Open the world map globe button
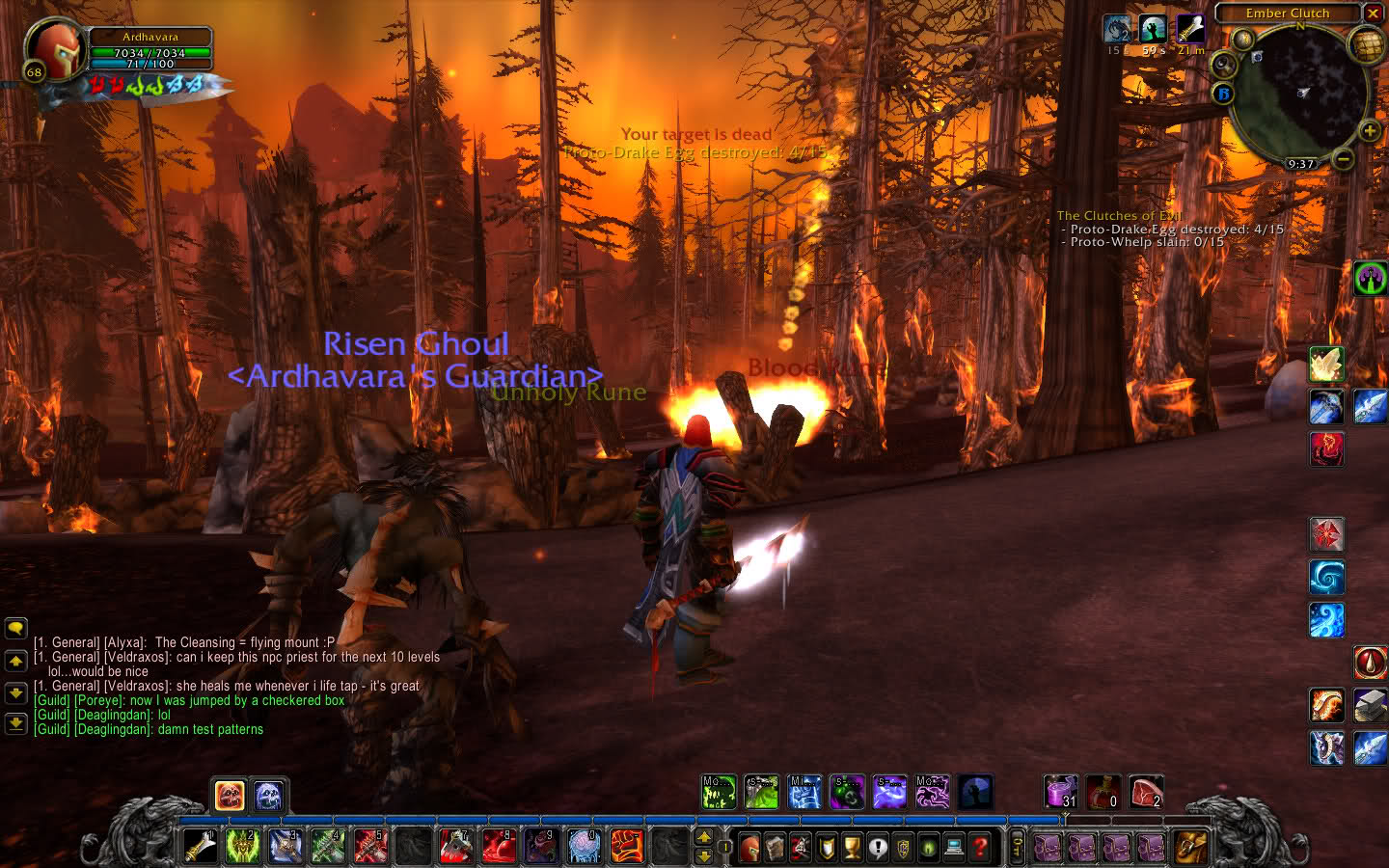This screenshot has height=868, width=1389. [x=1368, y=44]
